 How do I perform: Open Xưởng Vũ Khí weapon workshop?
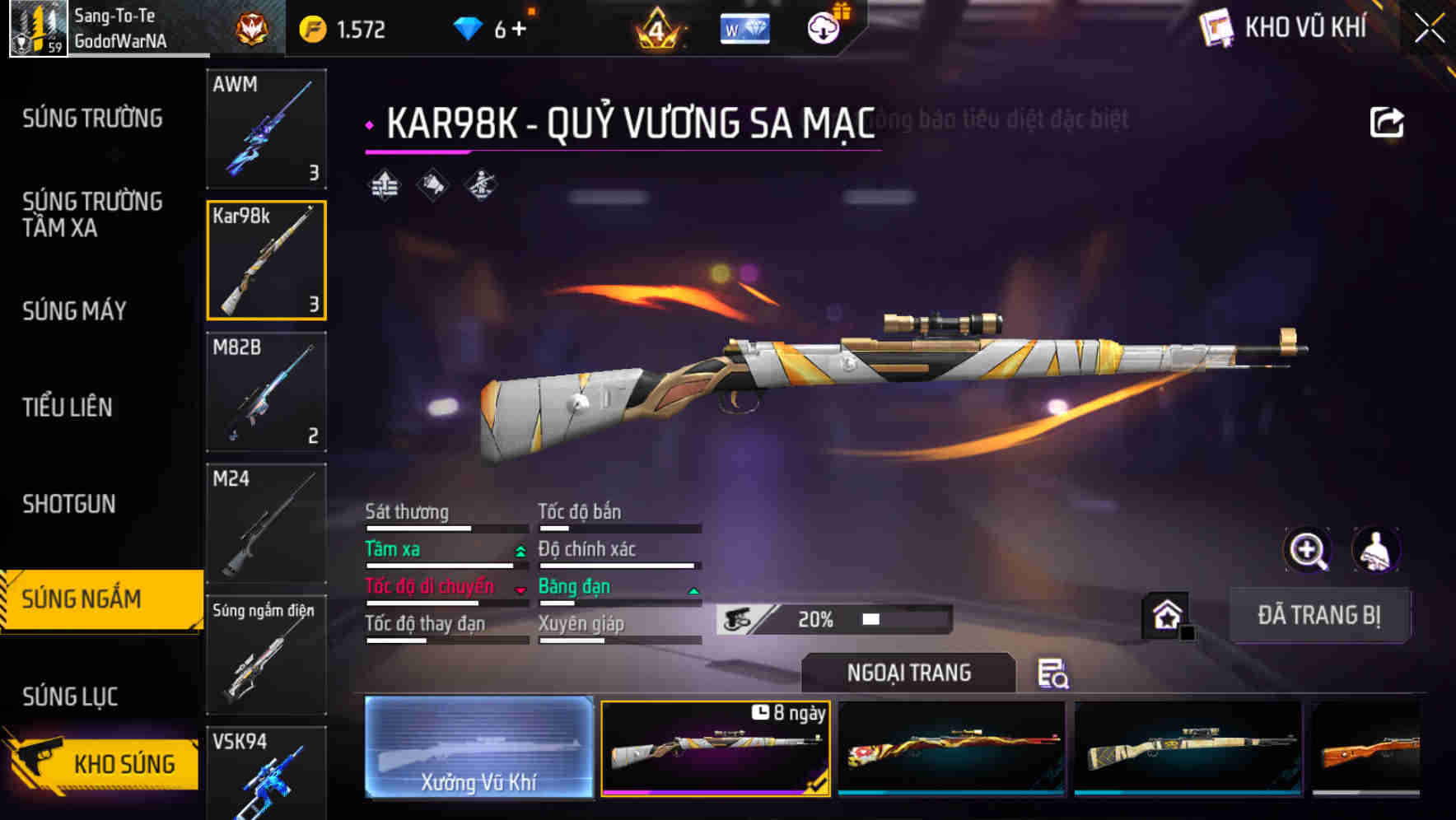coord(478,748)
